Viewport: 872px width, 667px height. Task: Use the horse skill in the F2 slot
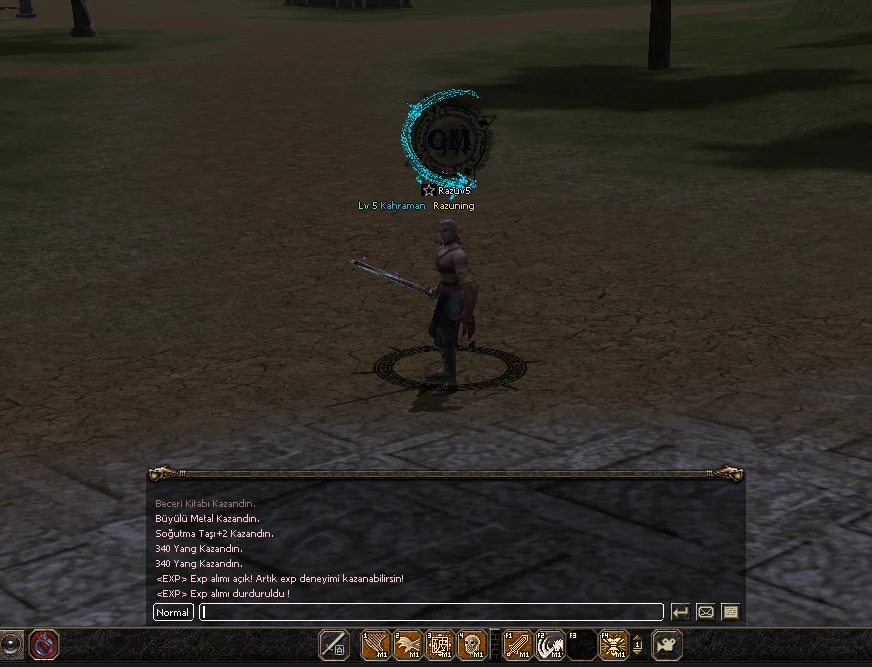click(550, 645)
